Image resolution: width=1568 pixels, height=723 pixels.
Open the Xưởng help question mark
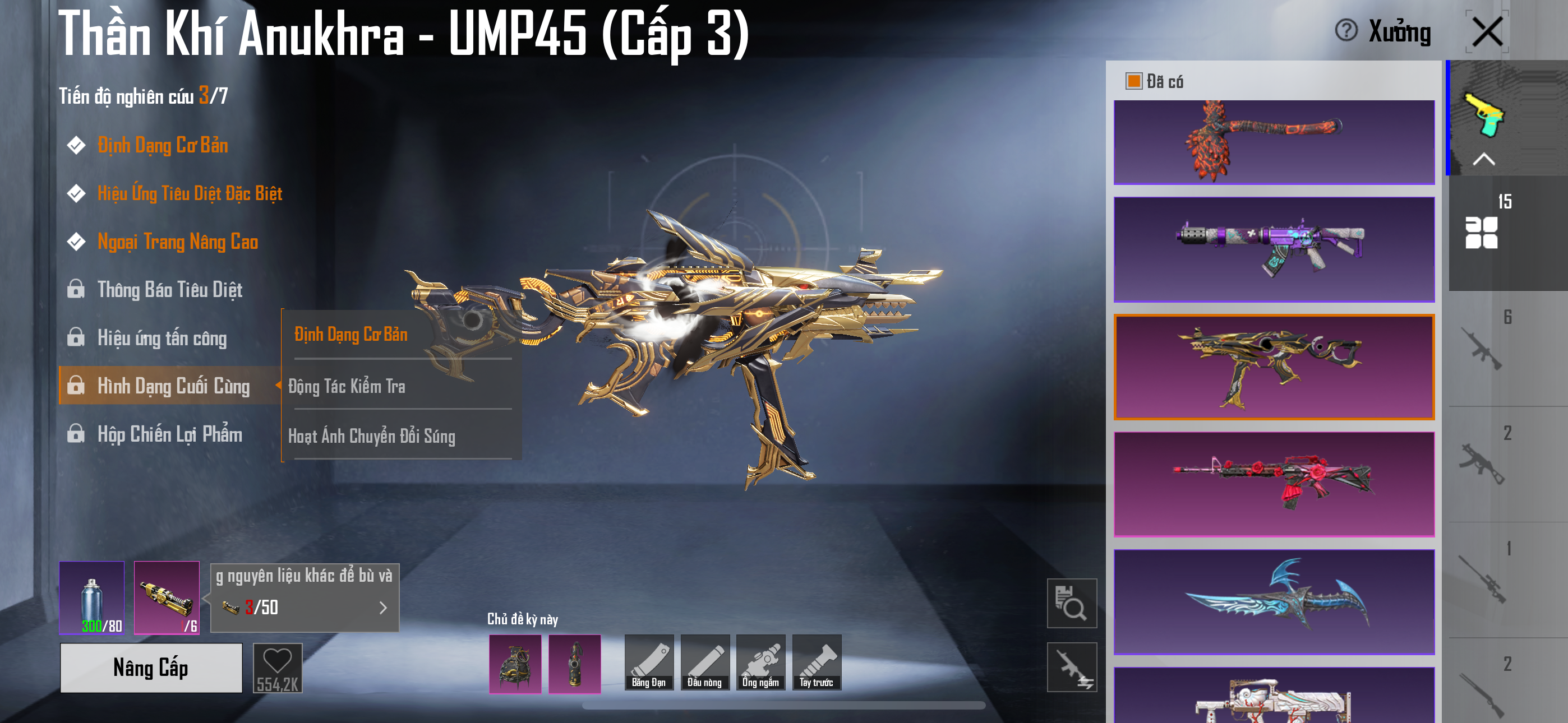pyautogui.click(x=1346, y=30)
